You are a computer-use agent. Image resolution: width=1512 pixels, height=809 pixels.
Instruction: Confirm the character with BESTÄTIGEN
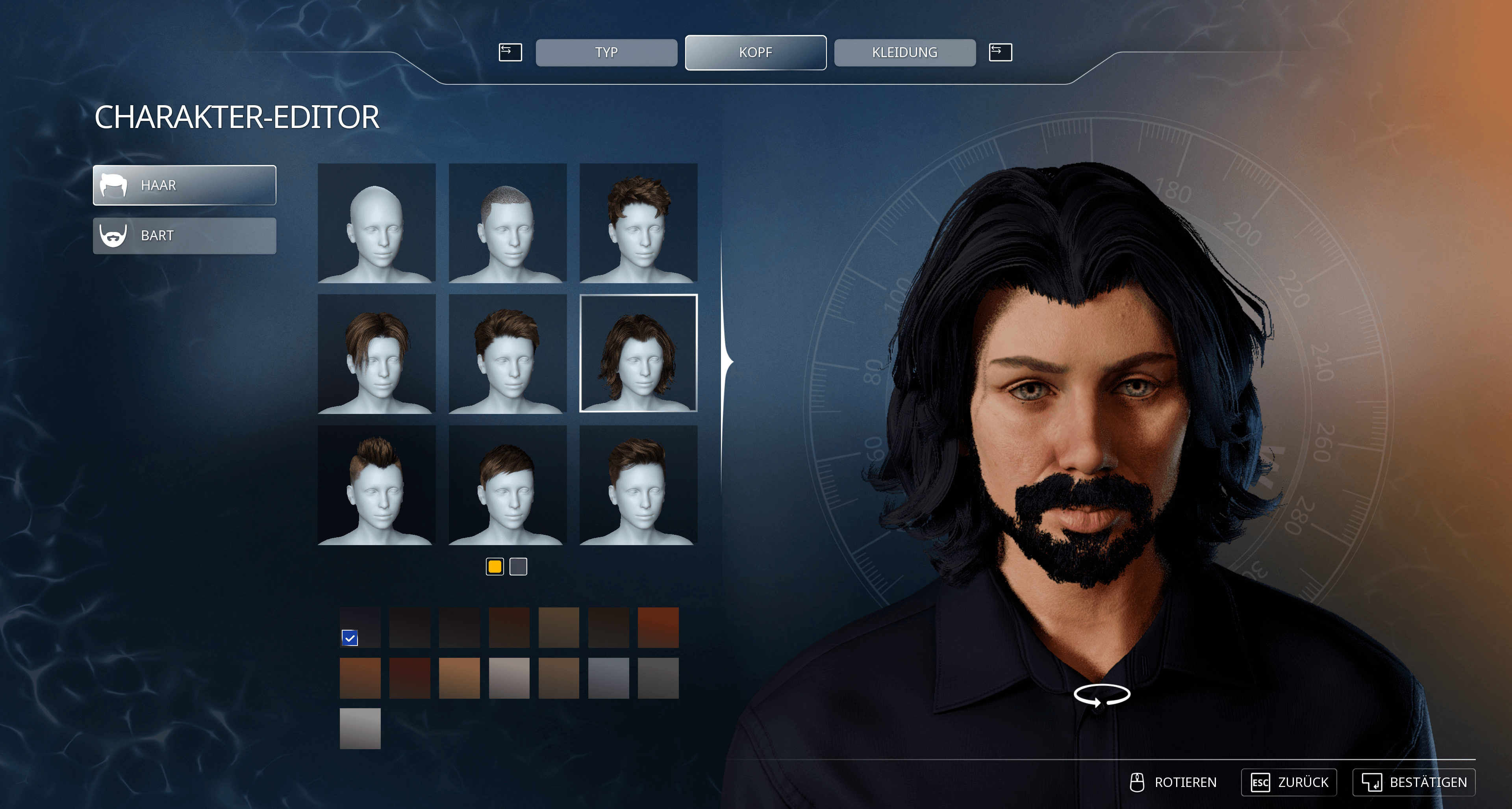[1414, 782]
